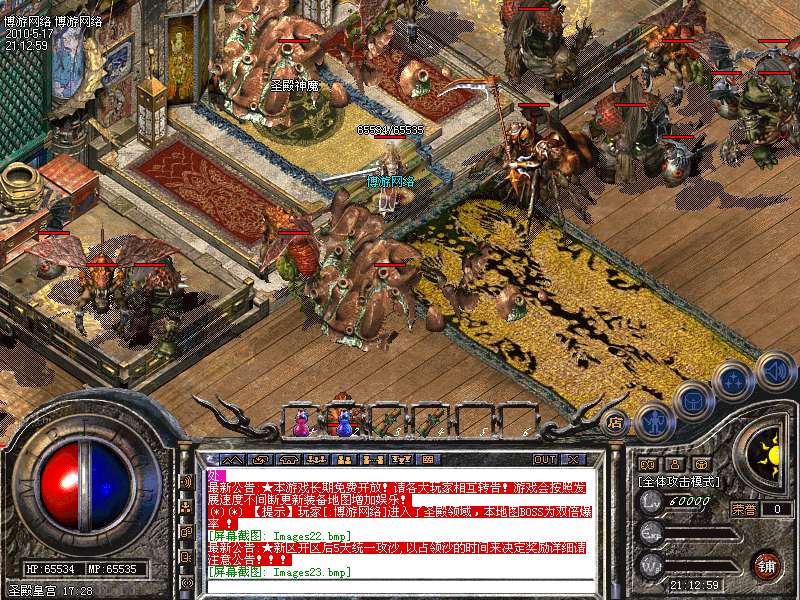Click the sun day-night indicator dial
Viewport: 800px width, 600px height.
[766, 454]
